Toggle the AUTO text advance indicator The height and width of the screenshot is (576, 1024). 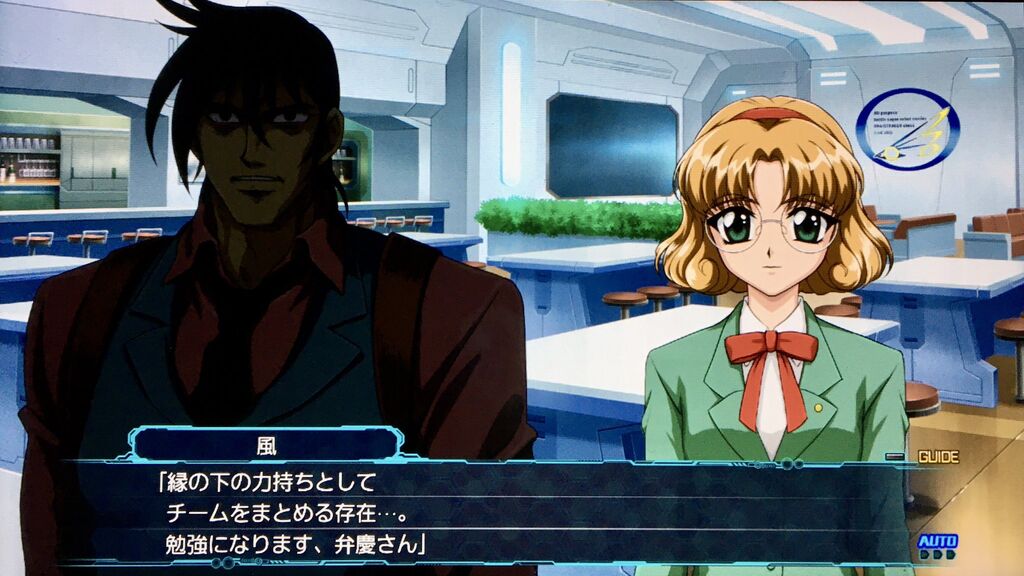pyautogui.click(x=937, y=544)
